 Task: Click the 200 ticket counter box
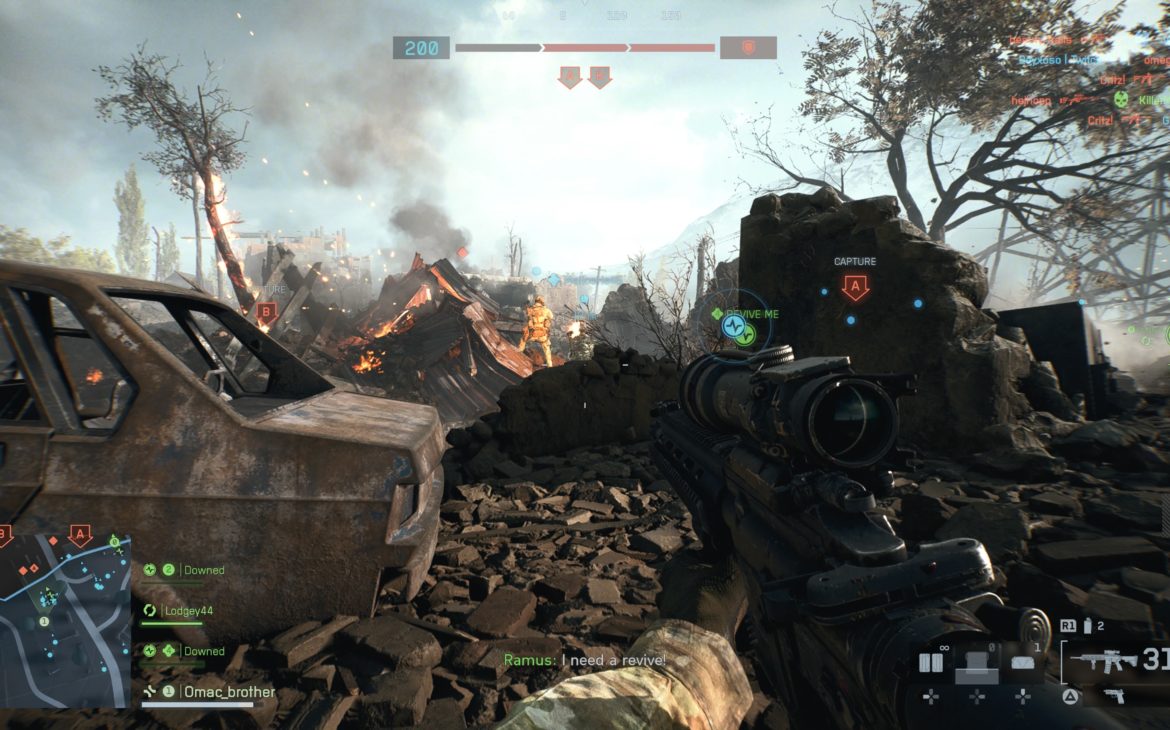coord(421,48)
